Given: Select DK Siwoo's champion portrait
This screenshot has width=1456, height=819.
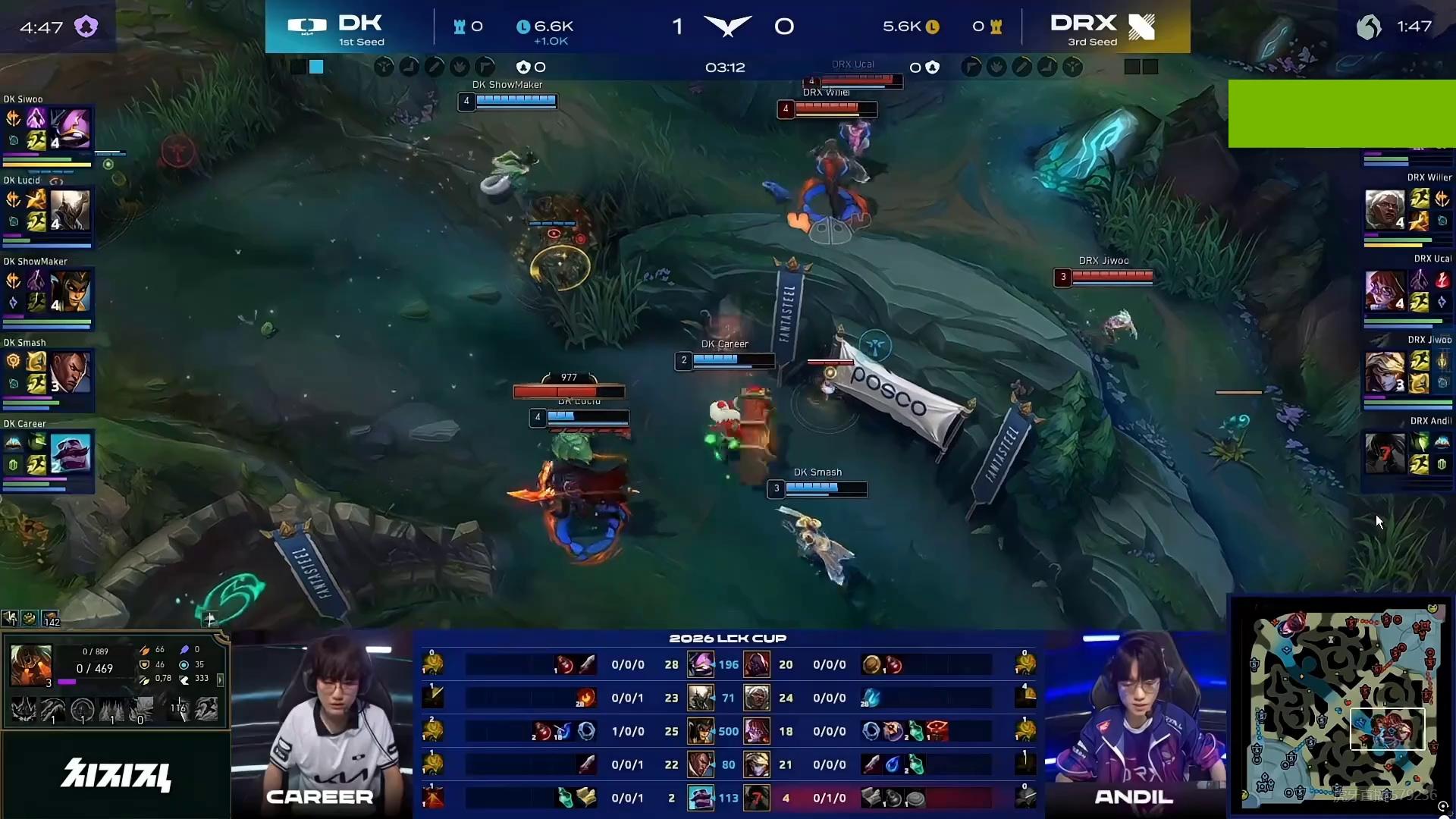Looking at the screenshot, I should [x=71, y=128].
